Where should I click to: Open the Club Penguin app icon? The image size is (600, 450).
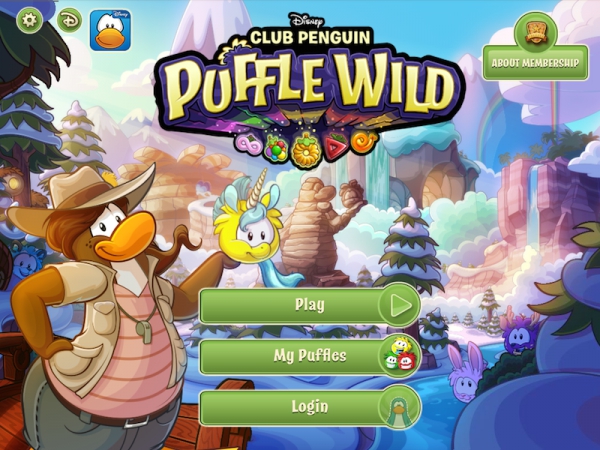click(x=110, y=30)
